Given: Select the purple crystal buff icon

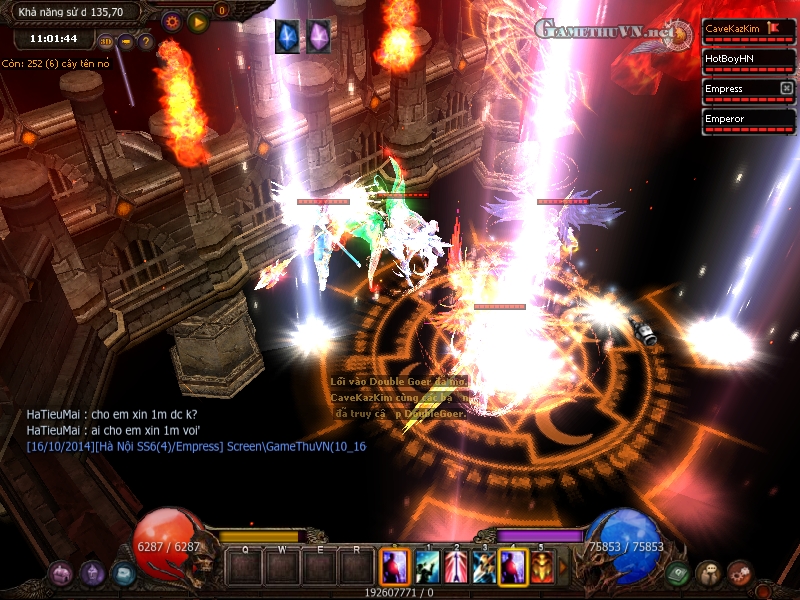Looking at the screenshot, I should click(318, 36).
